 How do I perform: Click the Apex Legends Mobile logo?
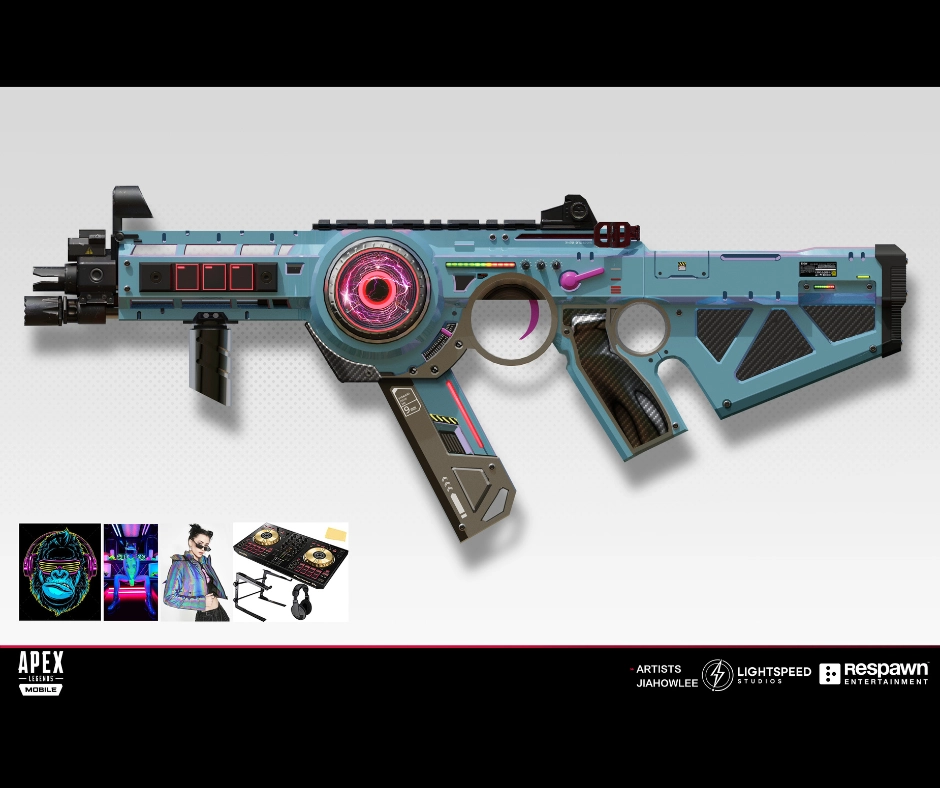tap(41, 672)
